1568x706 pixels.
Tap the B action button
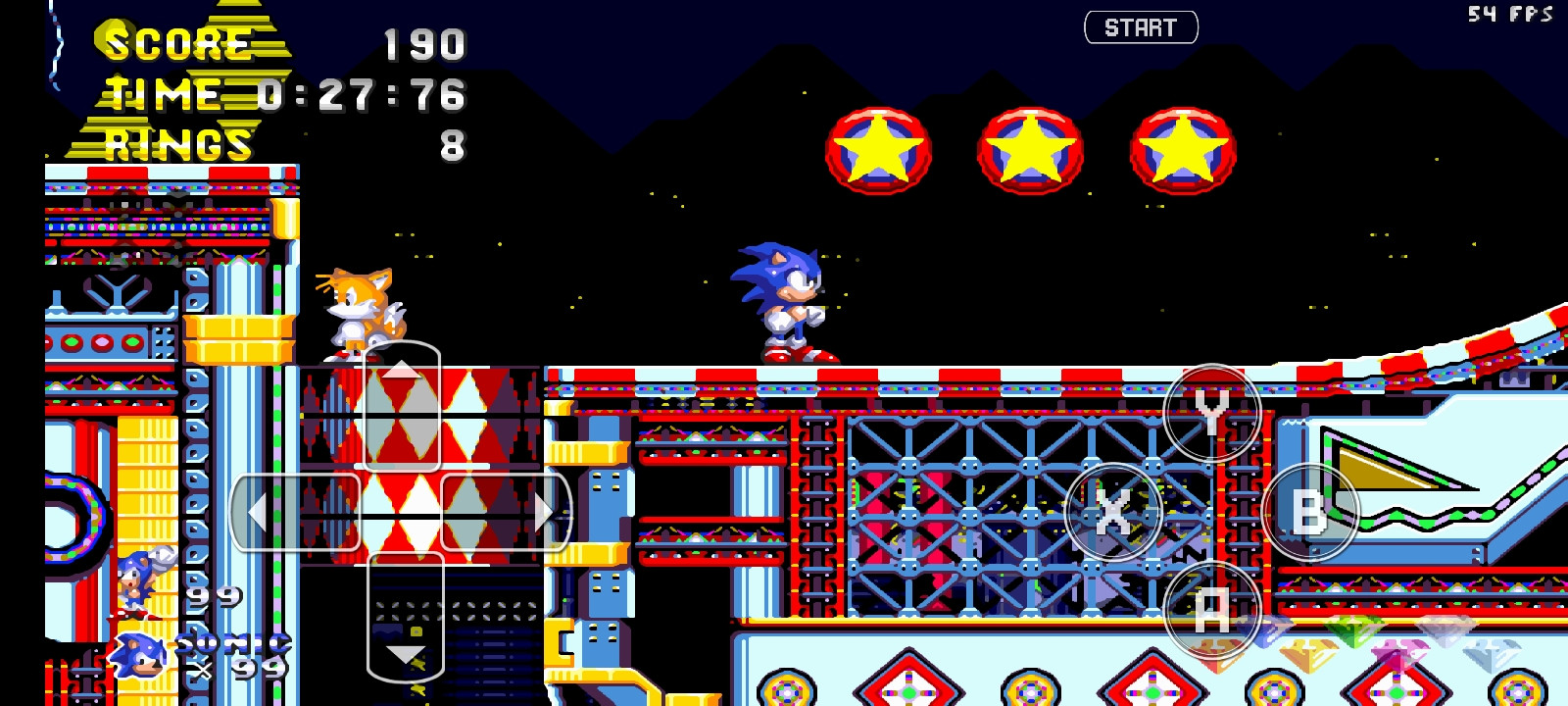click(1312, 511)
